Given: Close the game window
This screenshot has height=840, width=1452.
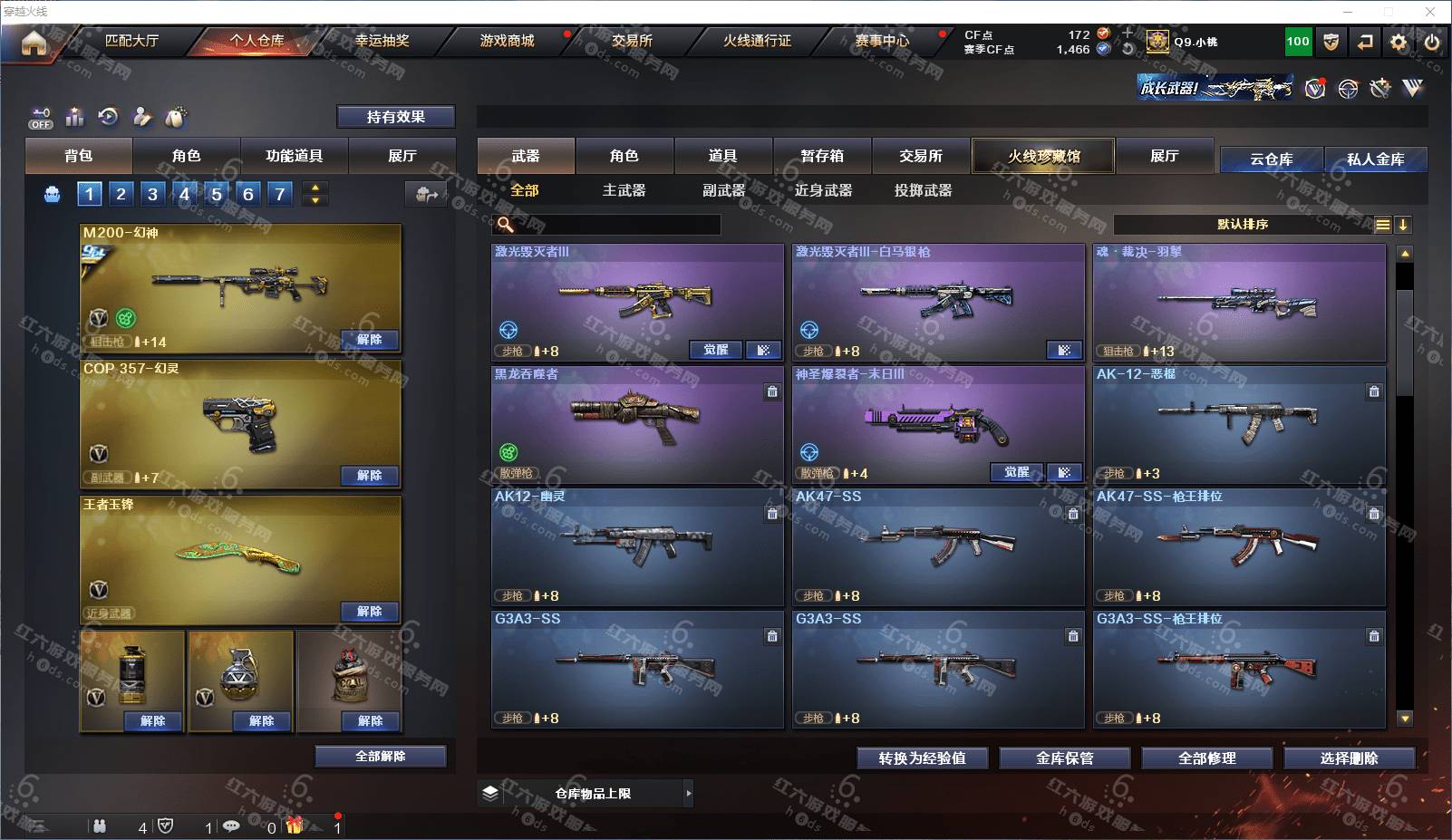Looking at the screenshot, I should pos(1430,12).
